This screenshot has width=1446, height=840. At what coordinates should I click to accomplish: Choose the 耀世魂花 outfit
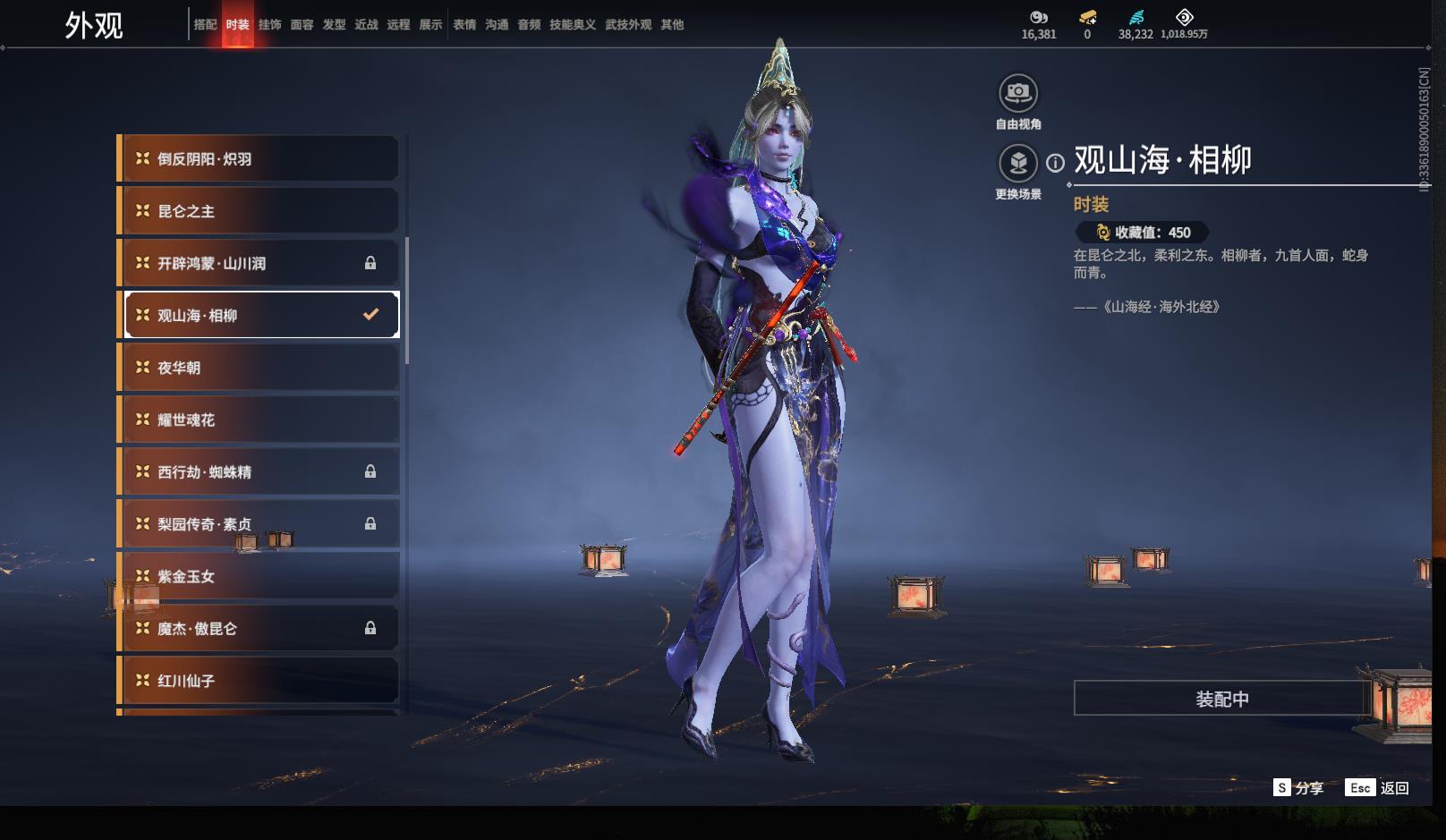[259, 420]
